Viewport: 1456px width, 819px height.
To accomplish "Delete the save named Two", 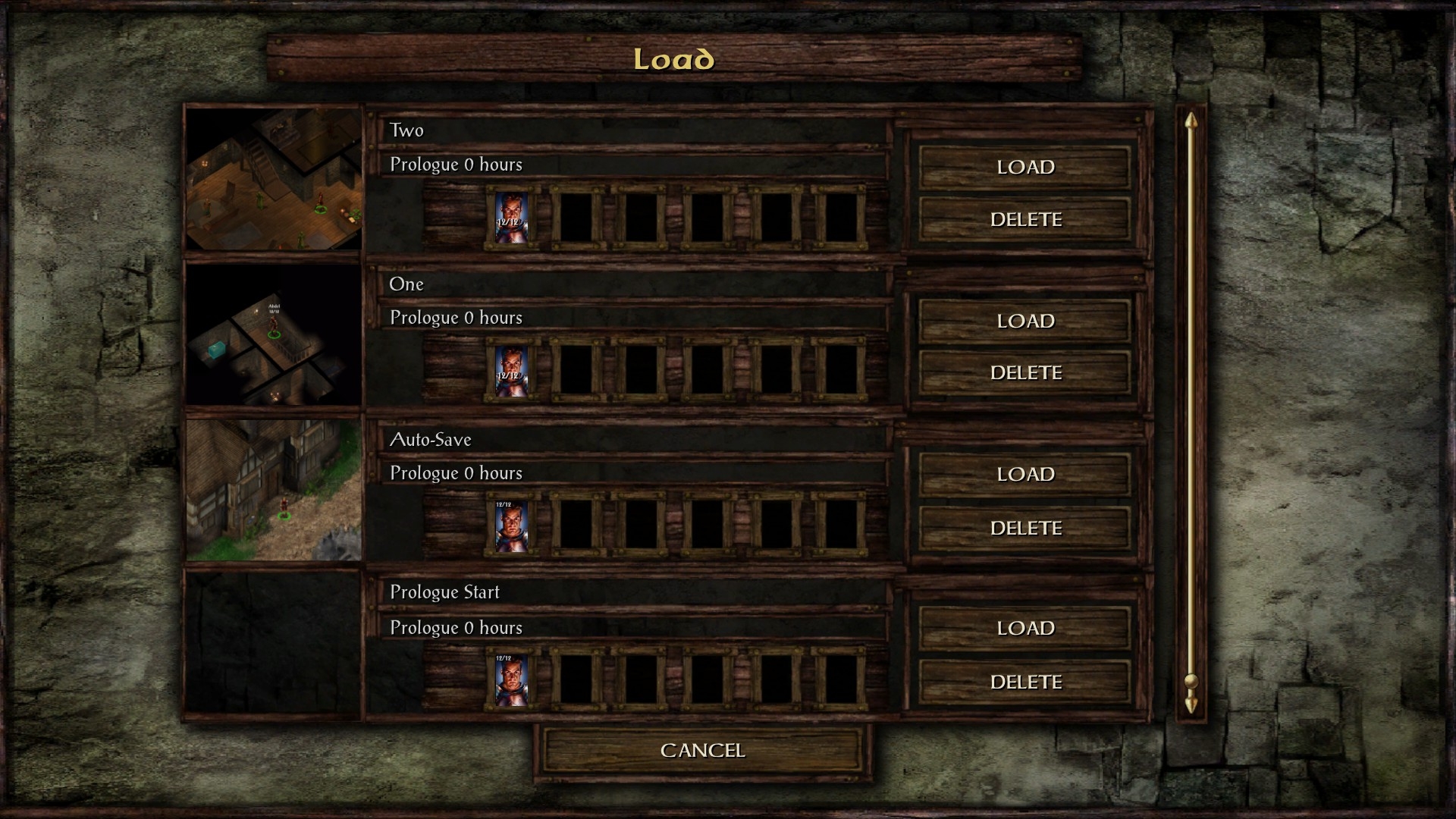I will tap(1025, 219).
